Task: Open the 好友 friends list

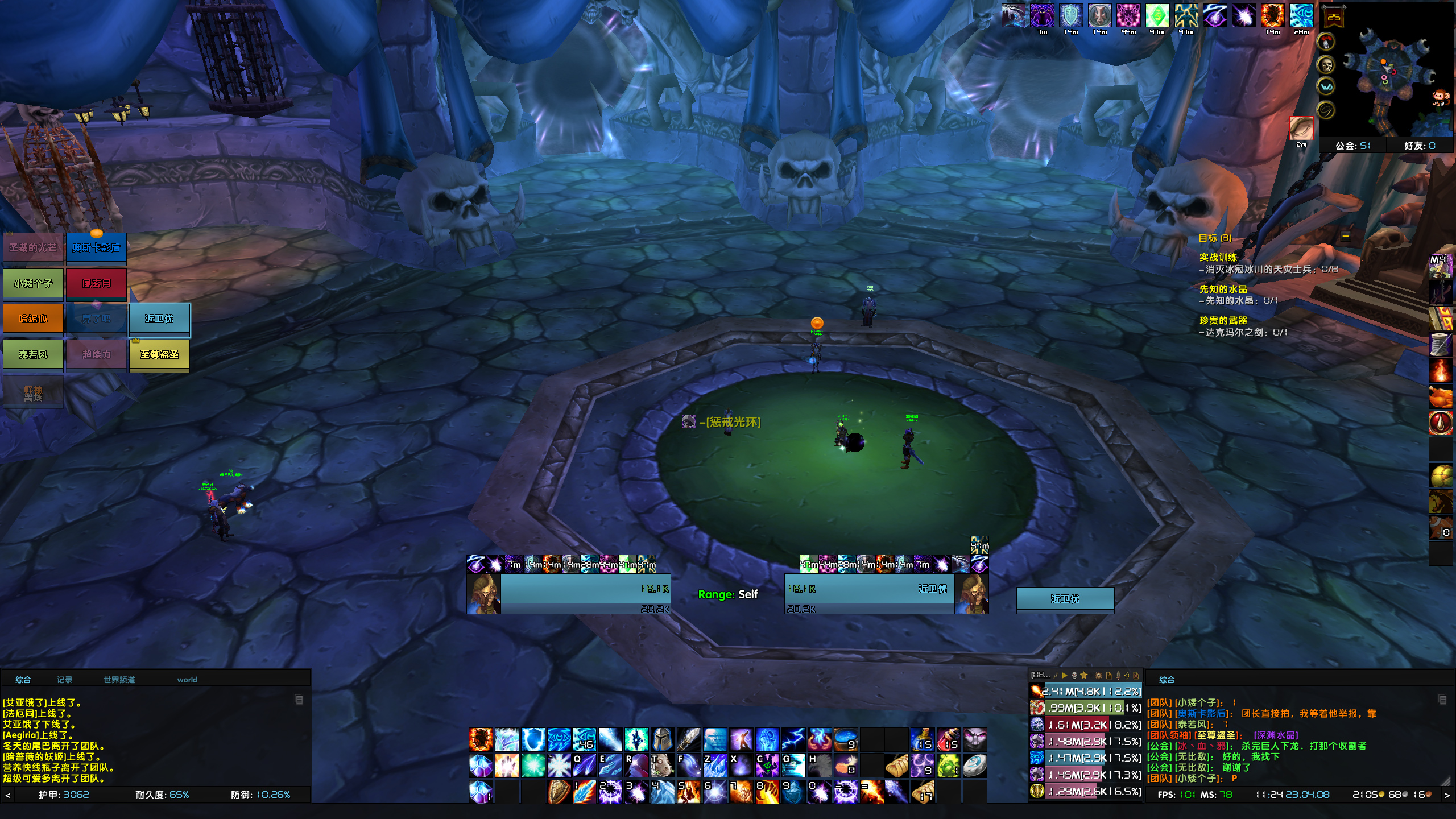Action: click(1419, 146)
